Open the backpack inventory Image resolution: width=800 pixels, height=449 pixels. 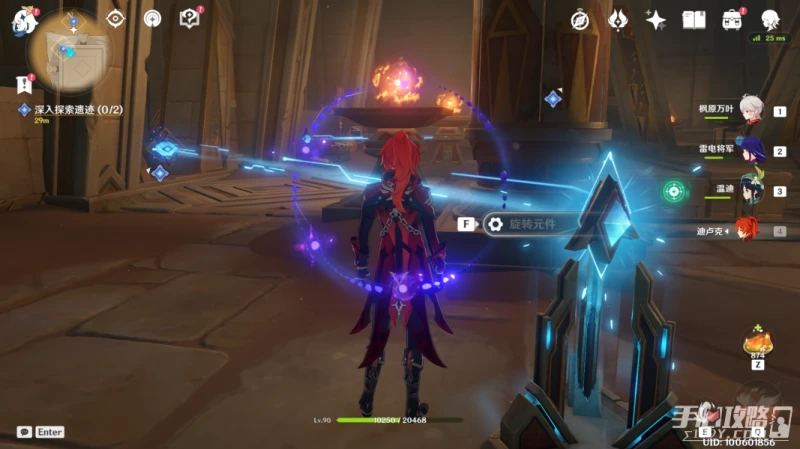[732, 19]
